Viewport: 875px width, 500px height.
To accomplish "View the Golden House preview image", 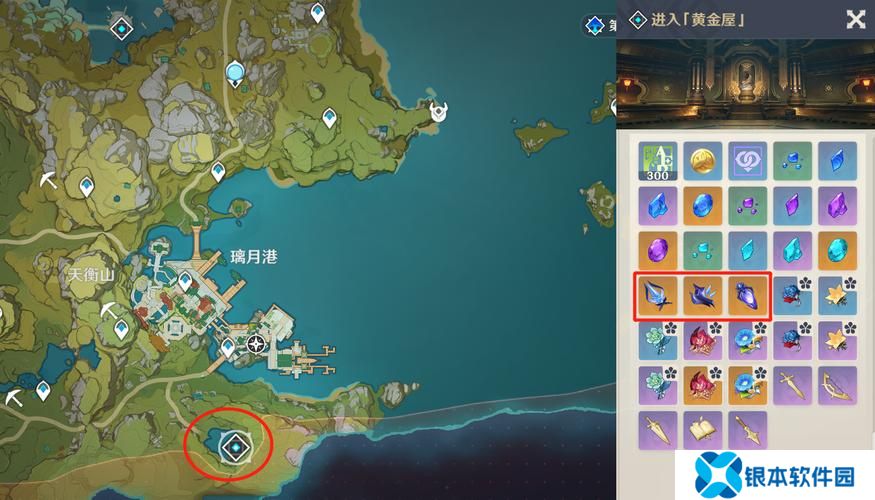I will click(743, 83).
